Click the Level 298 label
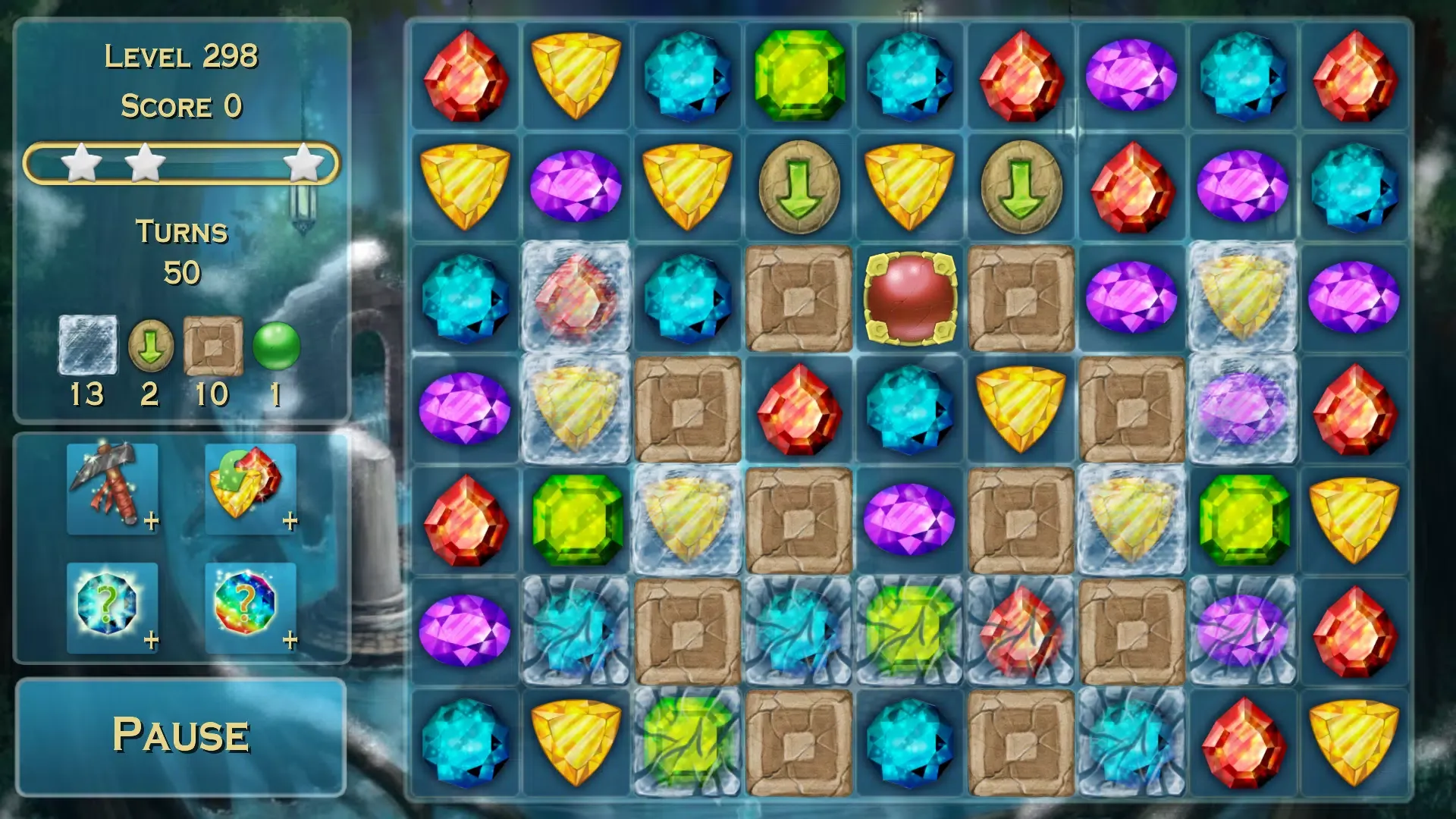1456x819 pixels. pyautogui.click(x=181, y=56)
